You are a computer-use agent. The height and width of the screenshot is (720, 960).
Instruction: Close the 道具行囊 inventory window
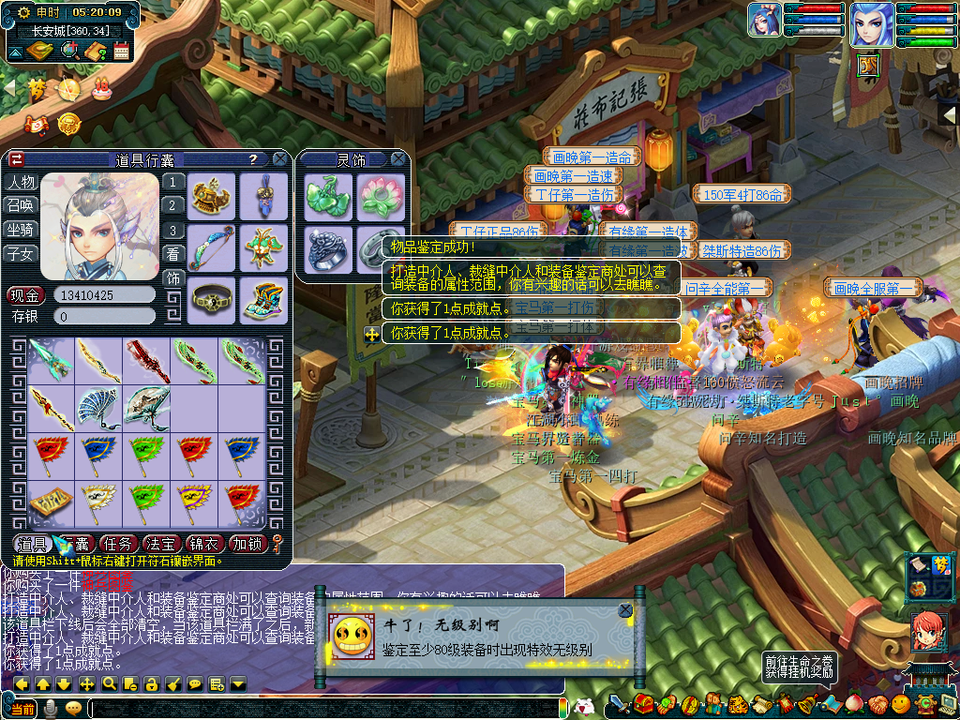point(280,159)
